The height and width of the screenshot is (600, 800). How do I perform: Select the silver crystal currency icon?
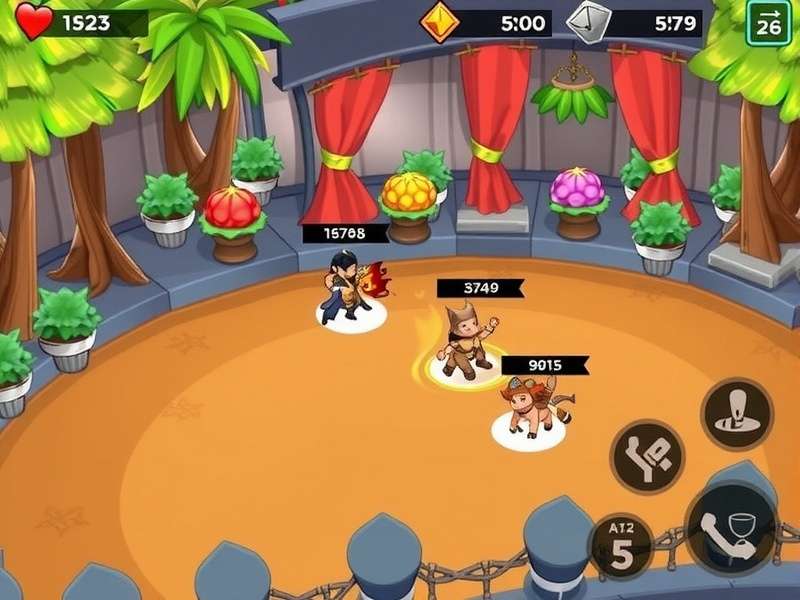point(586,22)
